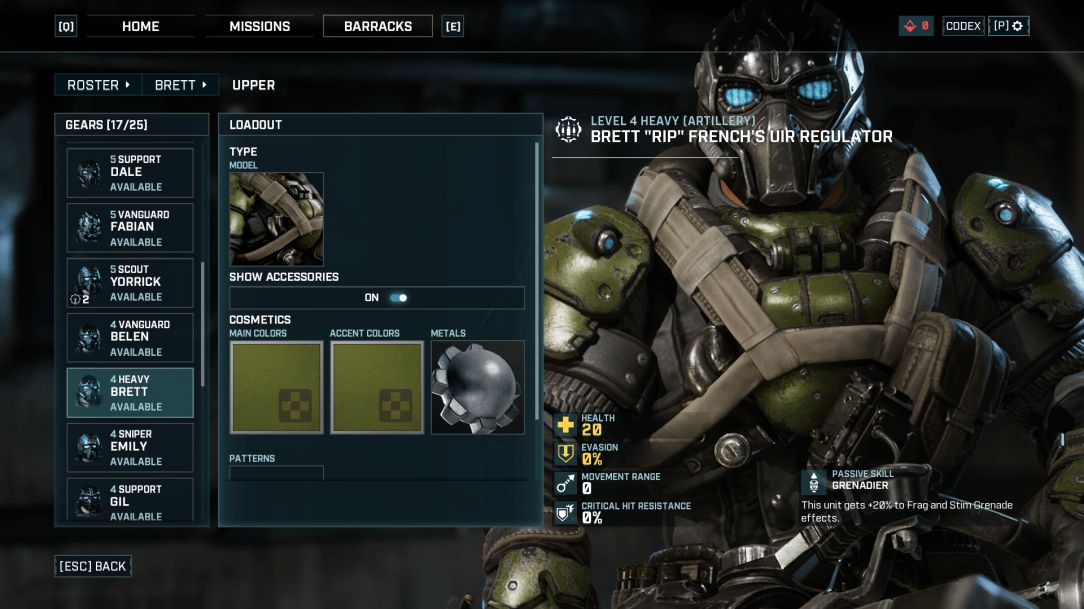Choose Emily the Sniper
Screen dimensions: 1084x609
130,448
